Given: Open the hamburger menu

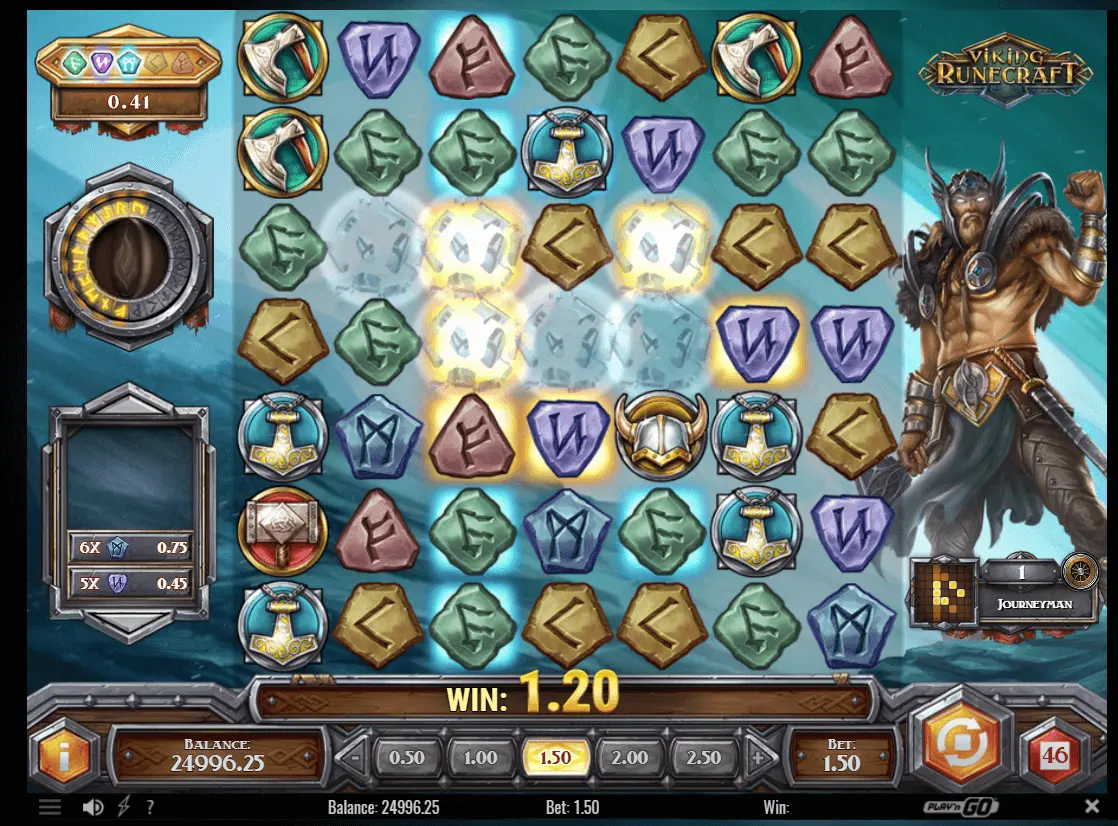Looking at the screenshot, I should tap(50, 807).
